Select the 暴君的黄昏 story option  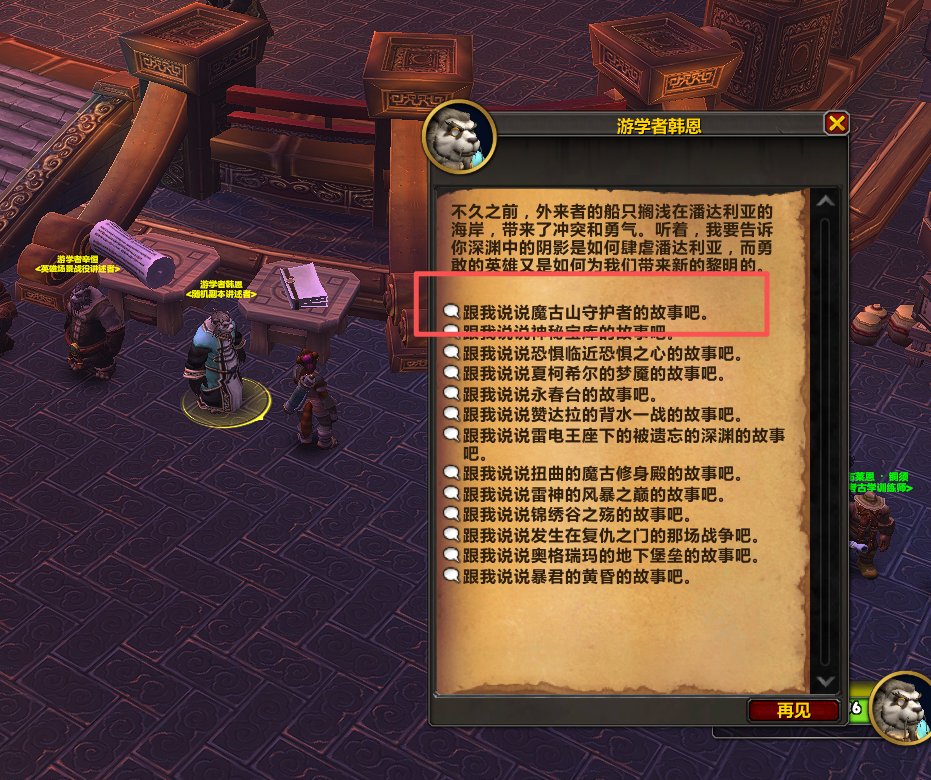point(576,577)
